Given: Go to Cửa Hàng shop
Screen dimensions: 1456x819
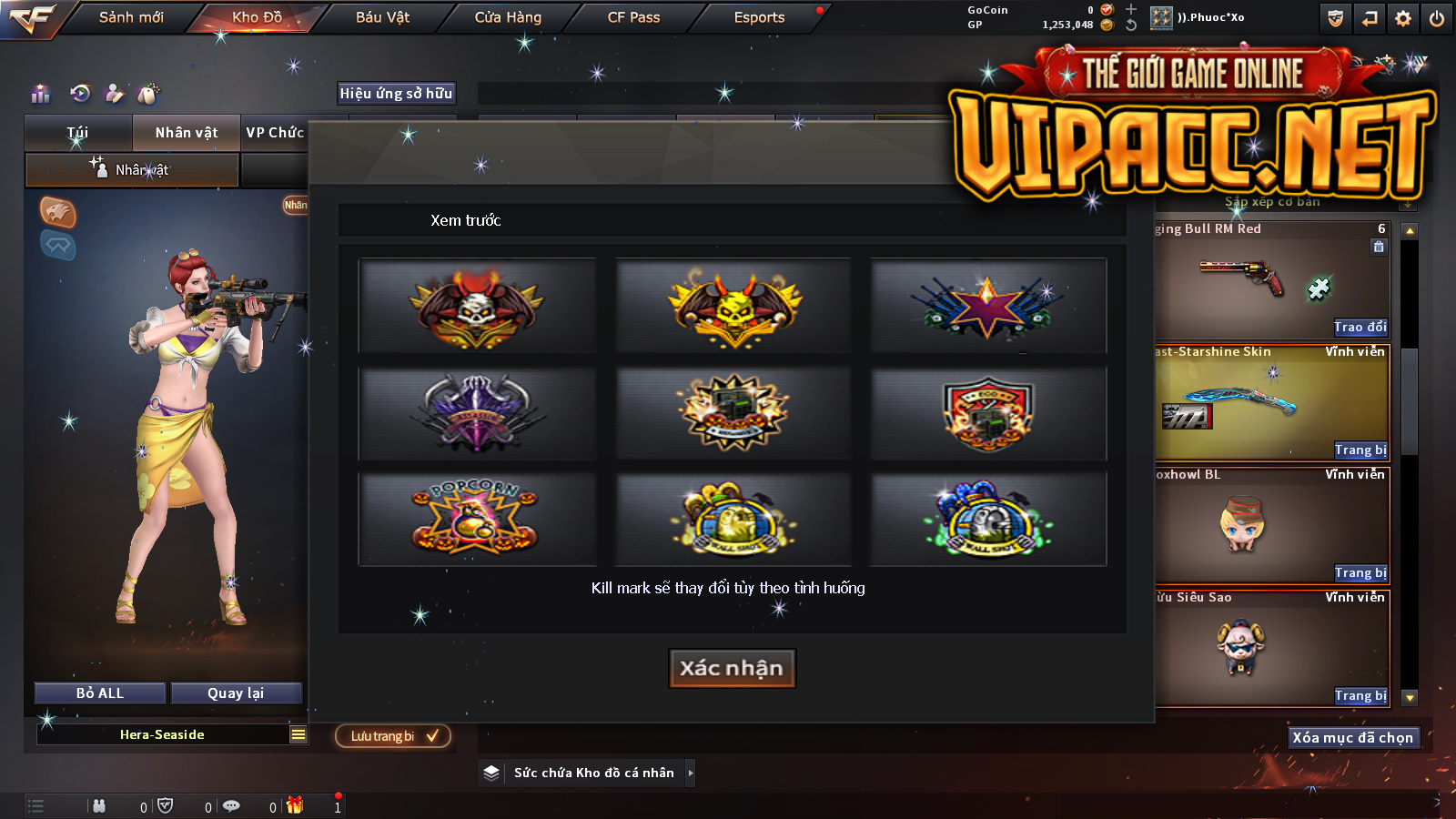Looking at the screenshot, I should (508, 17).
